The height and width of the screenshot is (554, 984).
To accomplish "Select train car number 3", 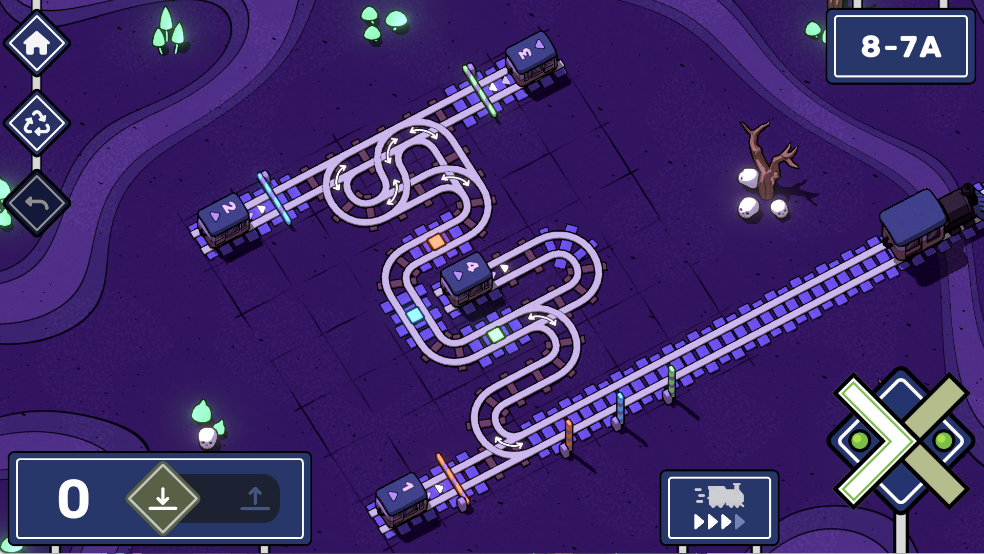I will [x=531, y=56].
